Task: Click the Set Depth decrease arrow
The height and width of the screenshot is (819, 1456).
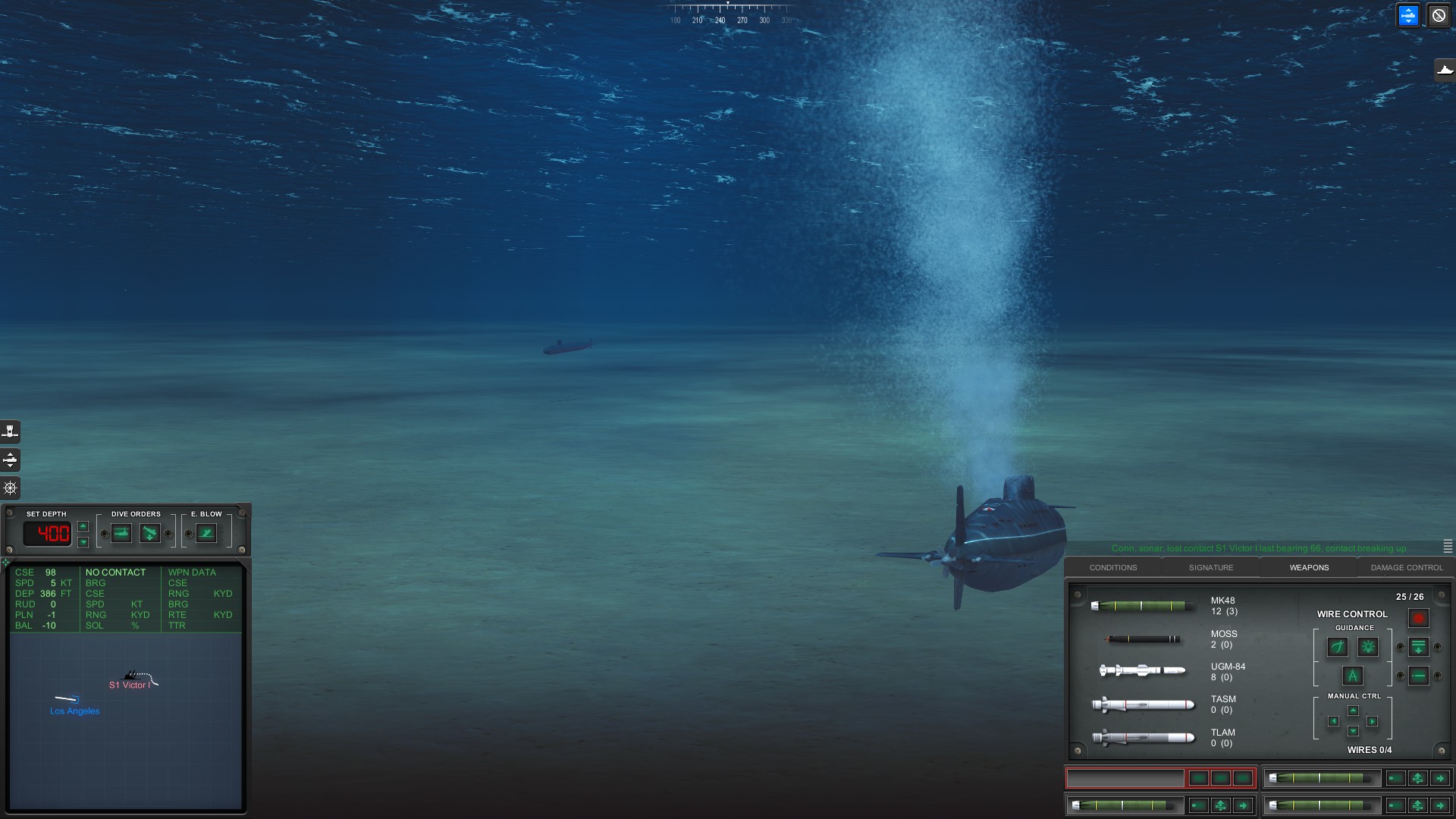Action: (x=83, y=541)
